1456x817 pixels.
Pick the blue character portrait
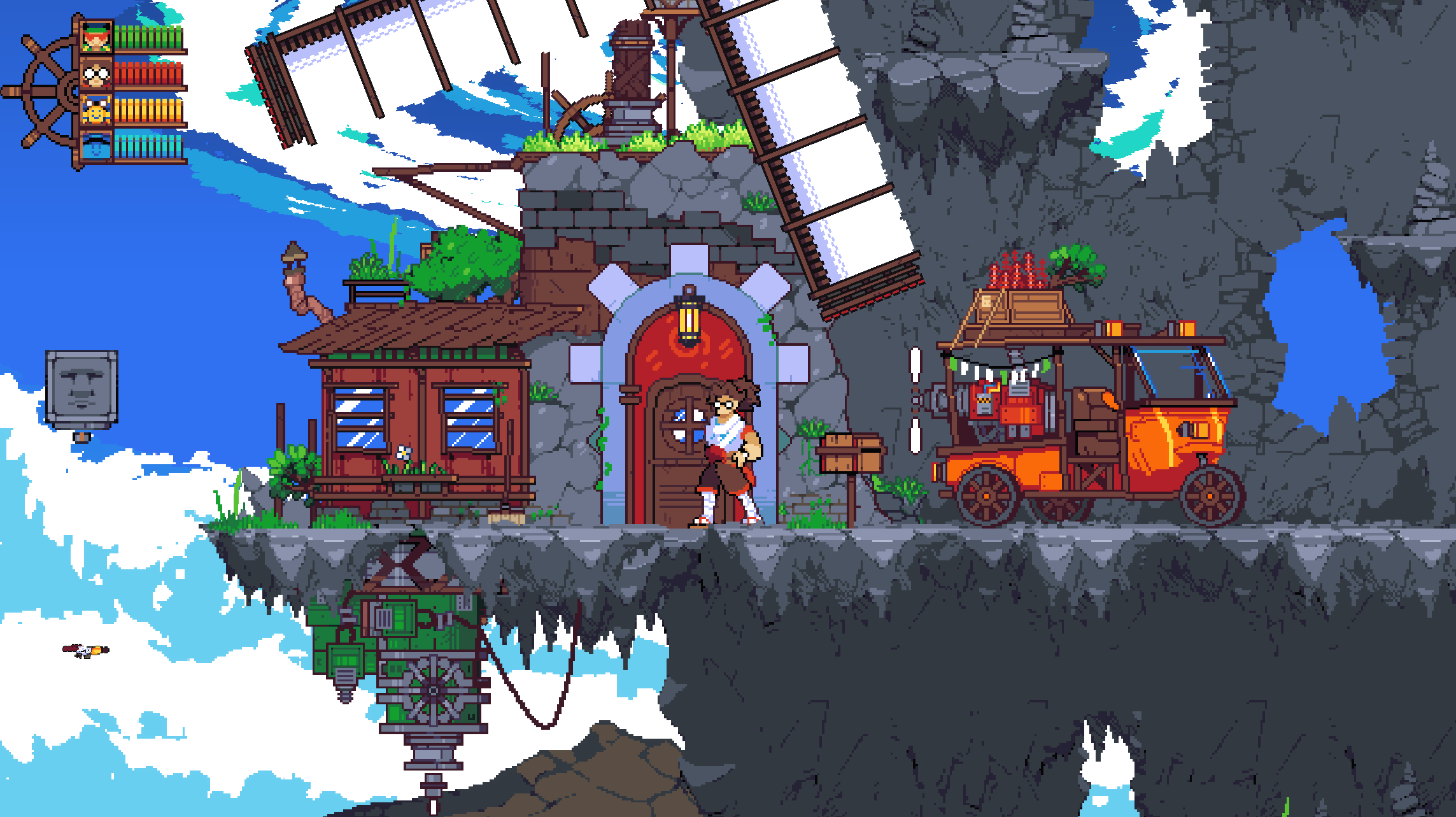point(97,146)
